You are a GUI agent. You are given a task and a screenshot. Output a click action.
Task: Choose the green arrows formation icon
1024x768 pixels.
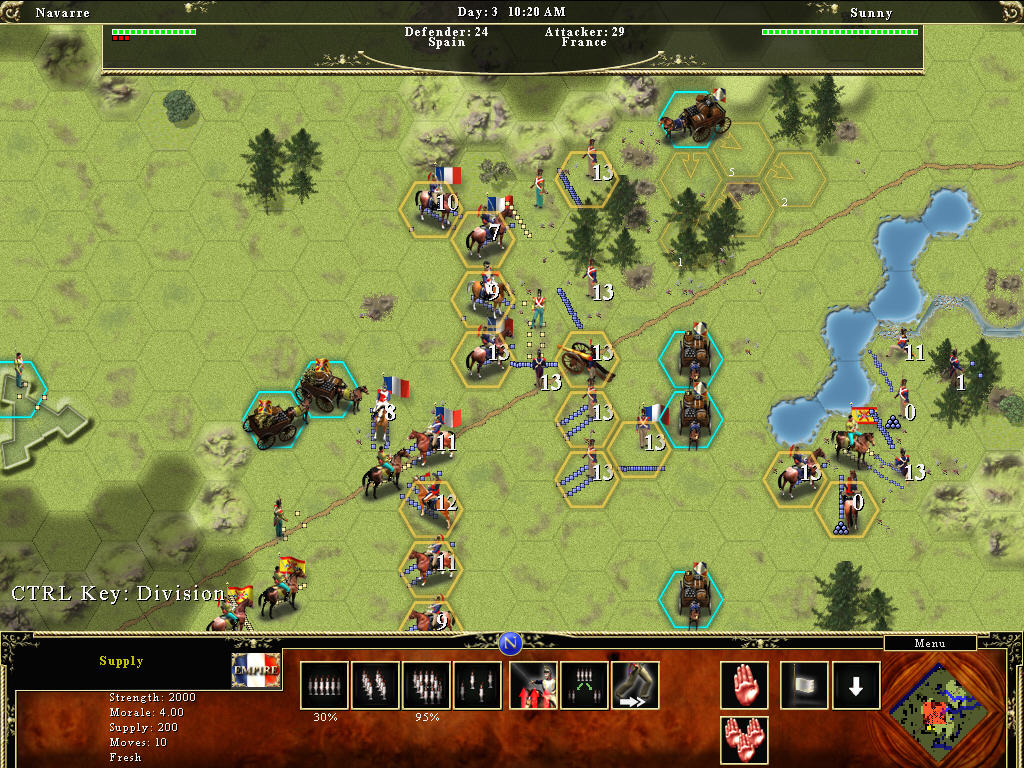[x=584, y=685]
